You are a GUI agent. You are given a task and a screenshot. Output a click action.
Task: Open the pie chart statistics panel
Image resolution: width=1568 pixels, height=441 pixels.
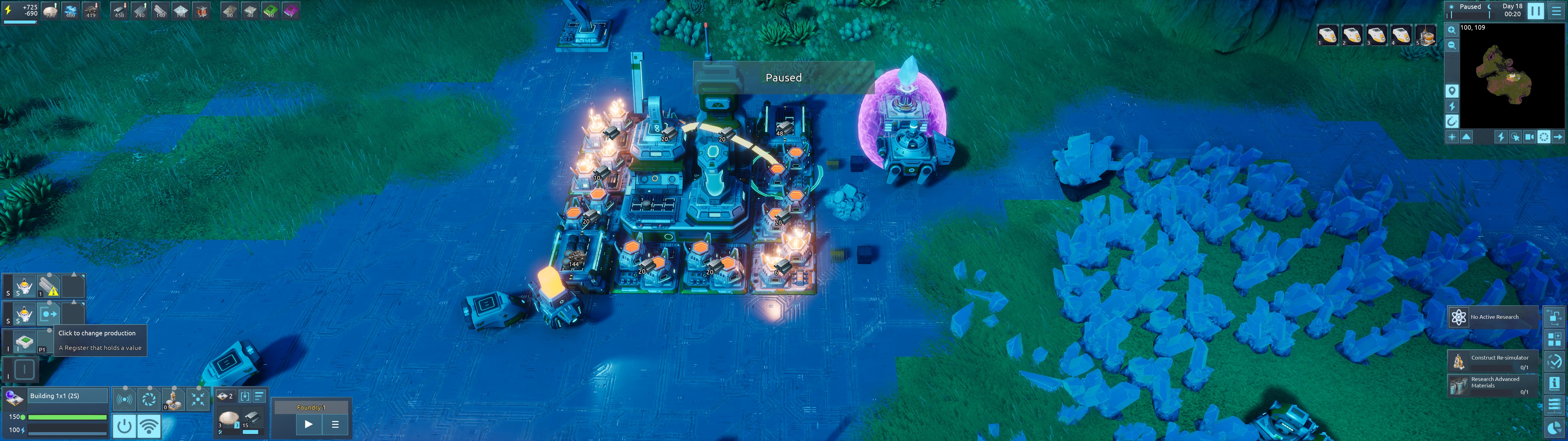coord(1554,428)
